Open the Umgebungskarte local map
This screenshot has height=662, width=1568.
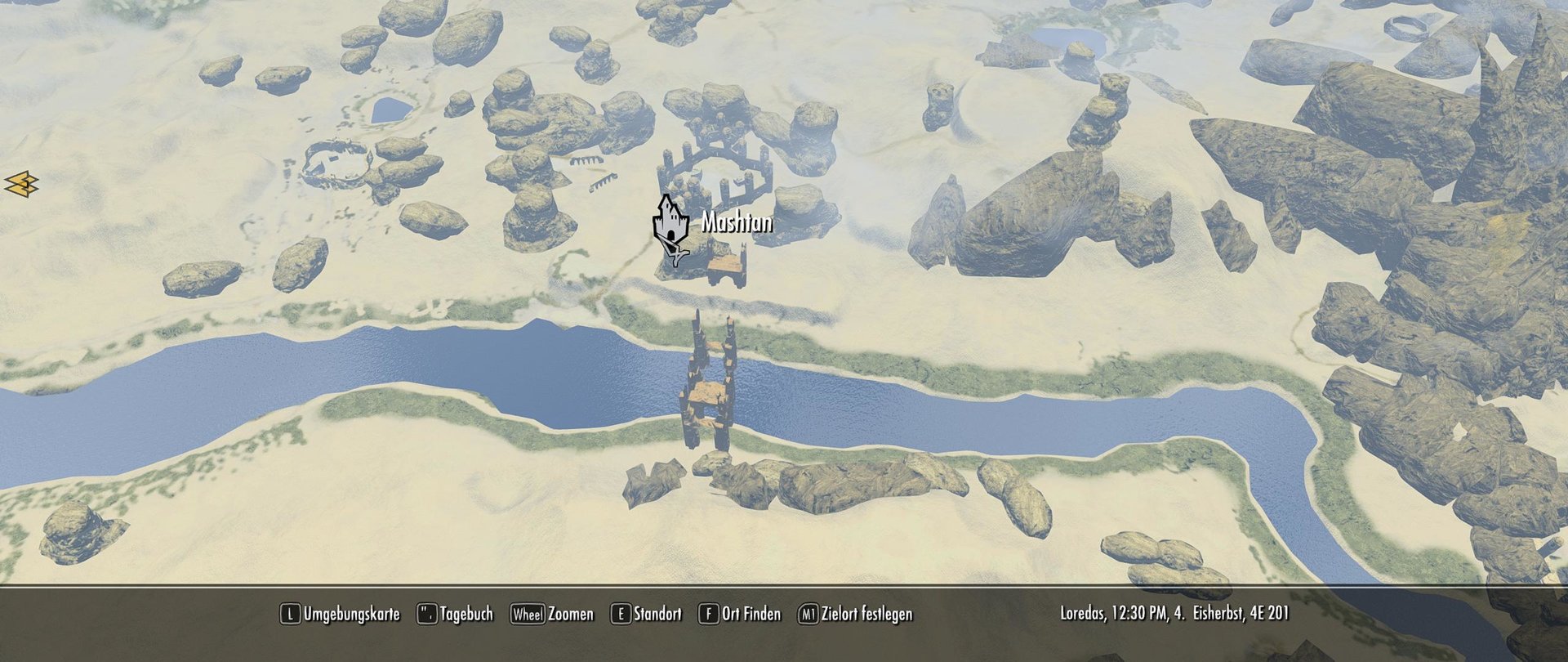pyautogui.click(x=341, y=614)
